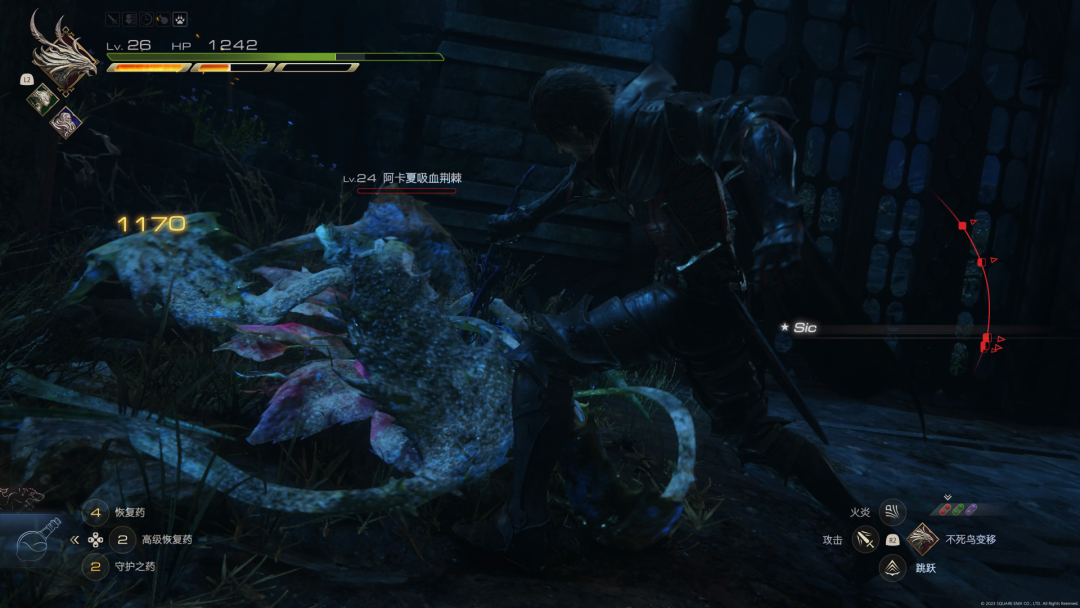This screenshot has height=608, width=1080.
Task: Cast the 火炎 magic ability icon
Action: point(892,513)
